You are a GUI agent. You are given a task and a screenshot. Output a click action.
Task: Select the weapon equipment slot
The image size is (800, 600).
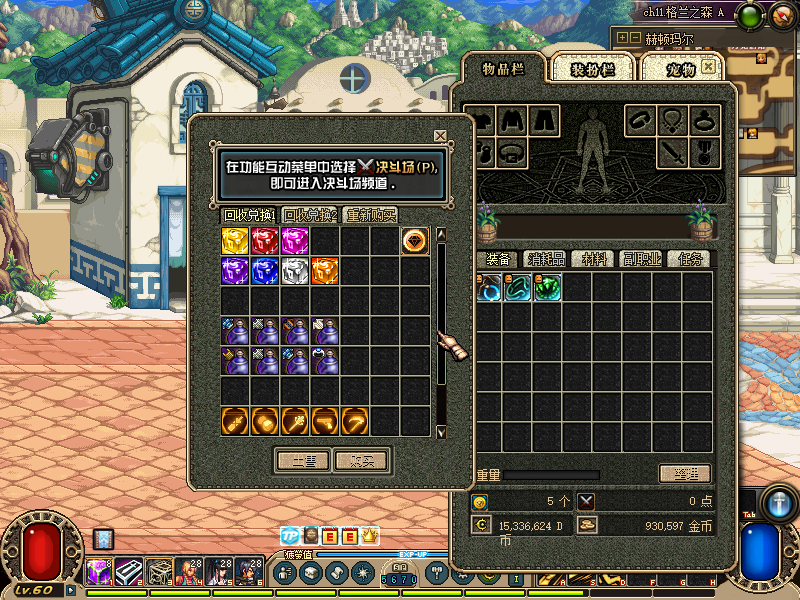[672, 154]
